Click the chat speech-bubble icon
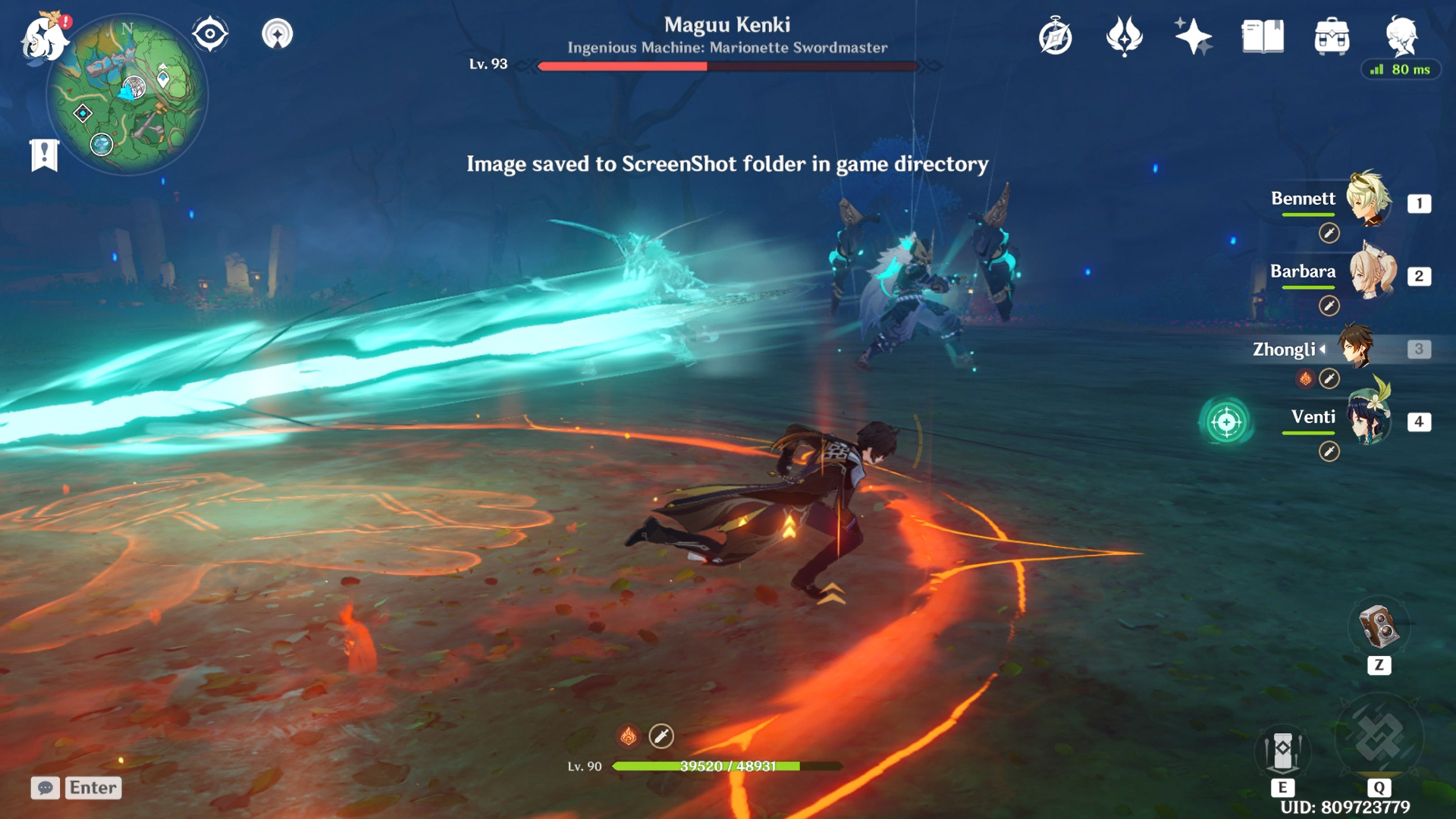Image resolution: width=1456 pixels, height=819 pixels. pyautogui.click(x=45, y=789)
